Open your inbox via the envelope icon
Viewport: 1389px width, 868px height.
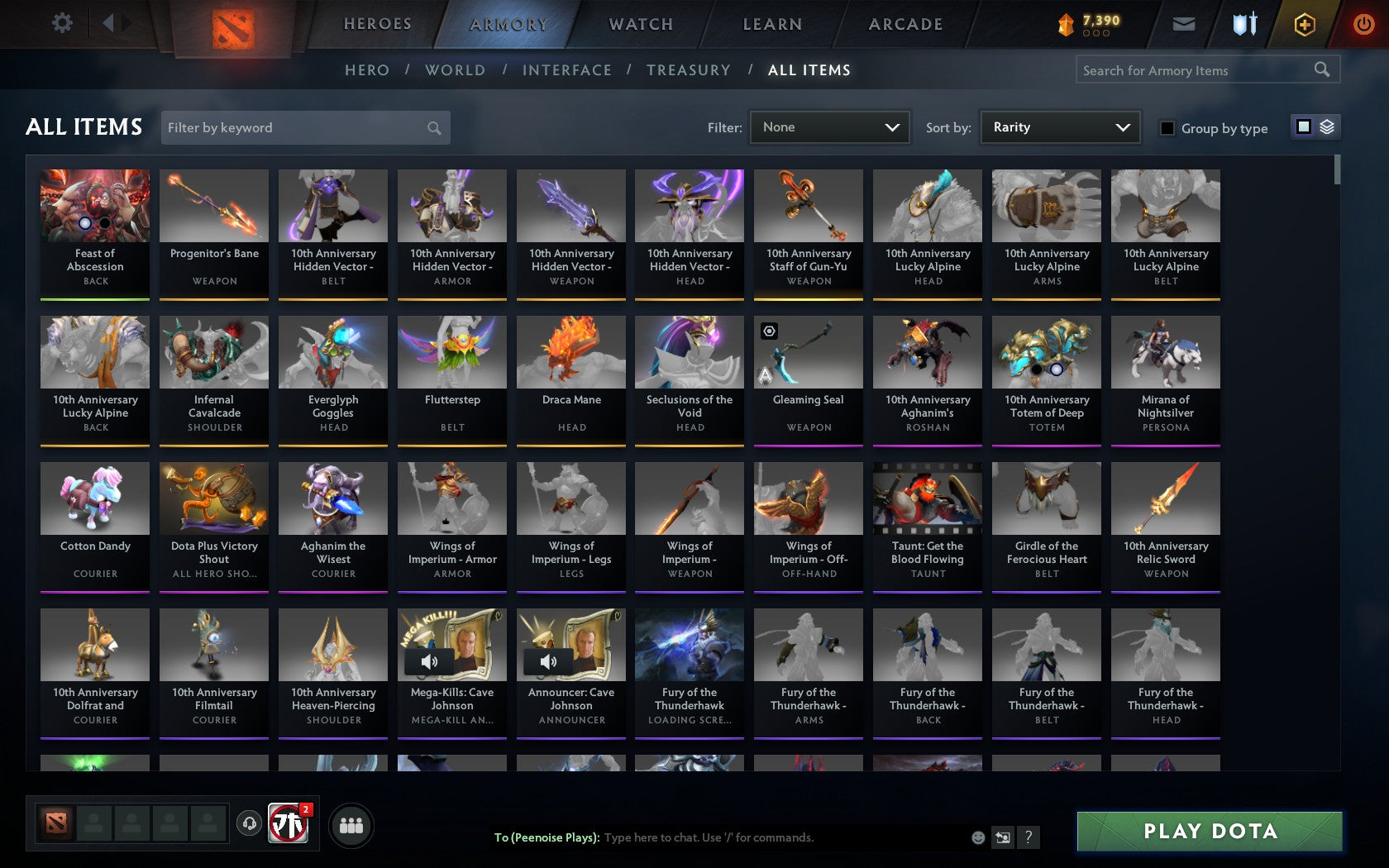click(1183, 24)
